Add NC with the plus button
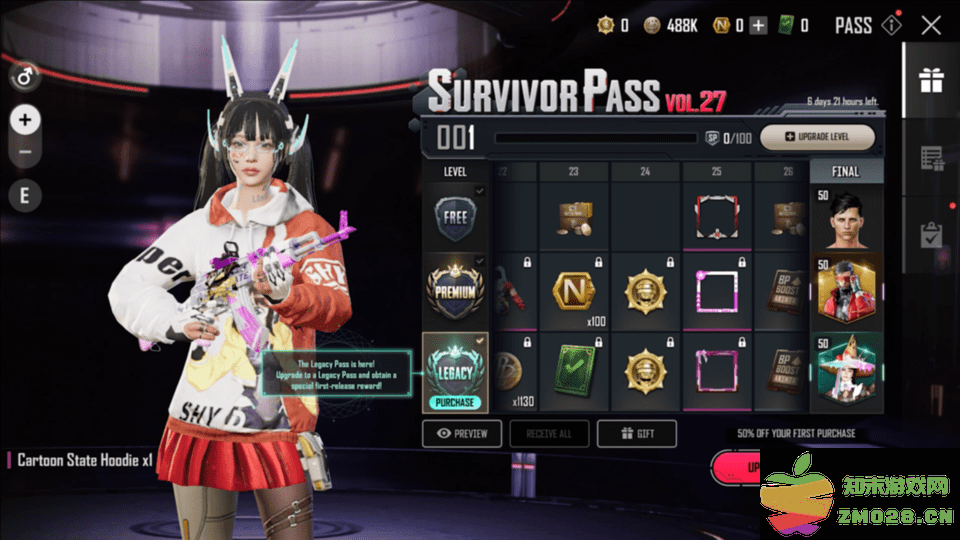The width and height of the screenshot is (960, 540). point(759,26)
